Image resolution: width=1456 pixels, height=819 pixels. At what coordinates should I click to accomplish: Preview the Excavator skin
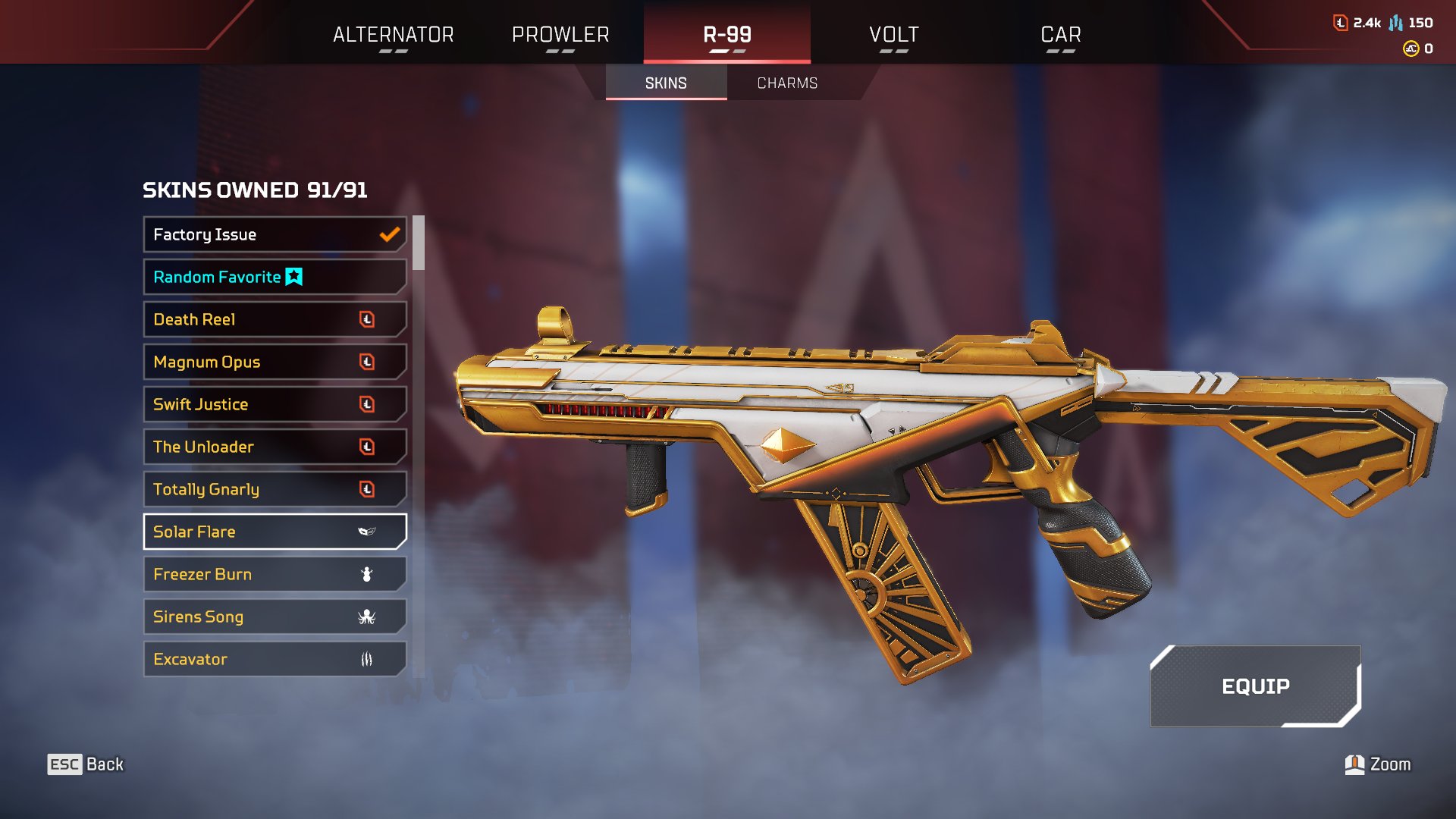click(275, 660)
